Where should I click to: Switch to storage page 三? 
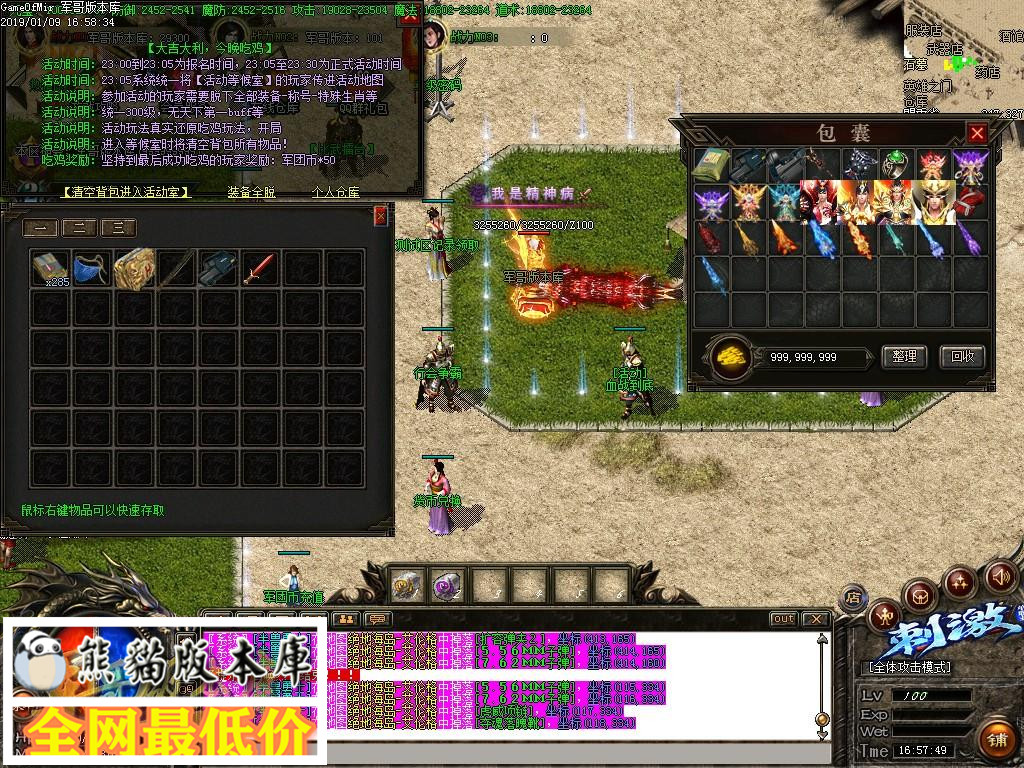tap(117, 228)
